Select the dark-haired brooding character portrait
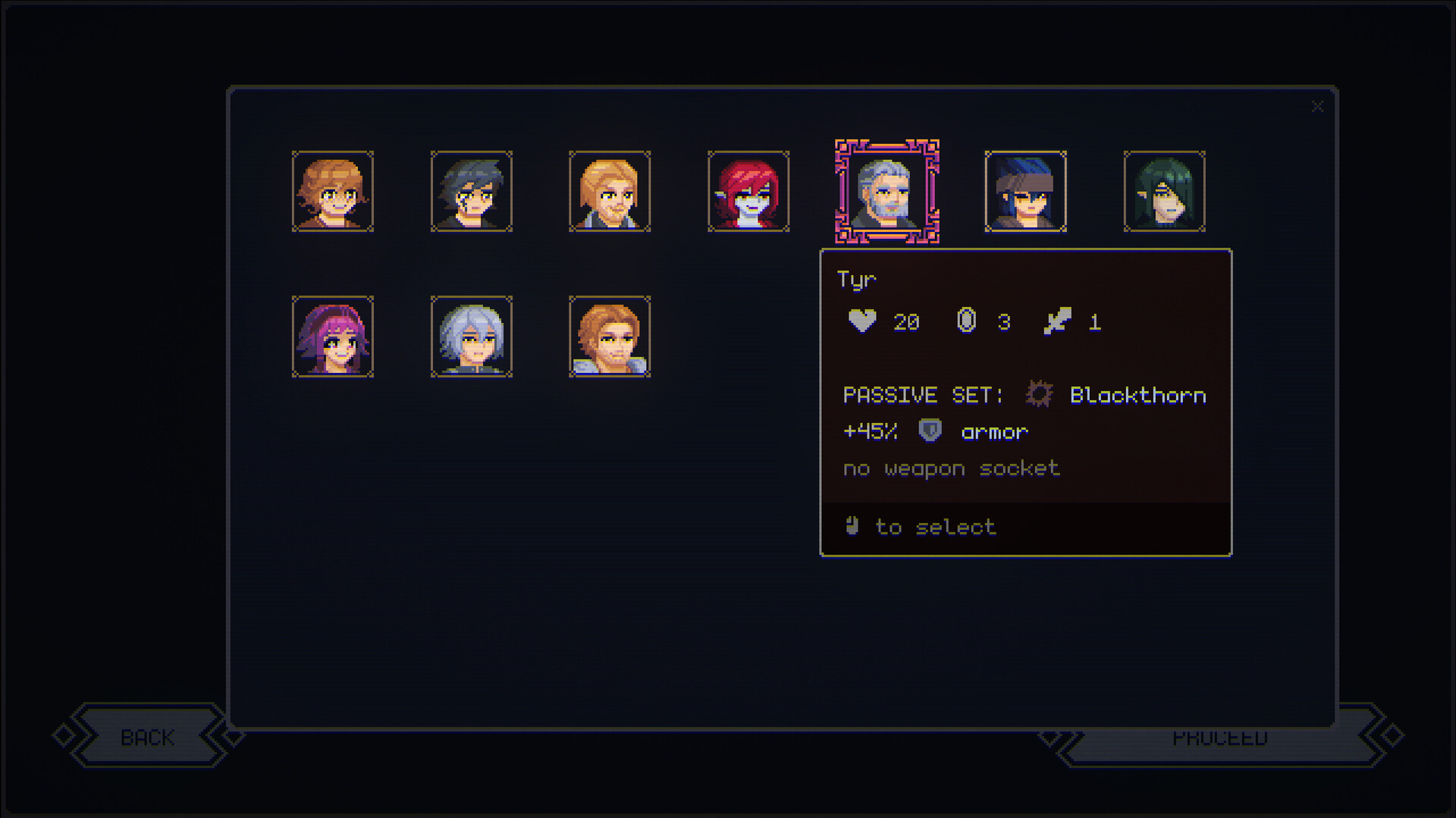The image size is (1456, 818). click(x=471, y=192)
